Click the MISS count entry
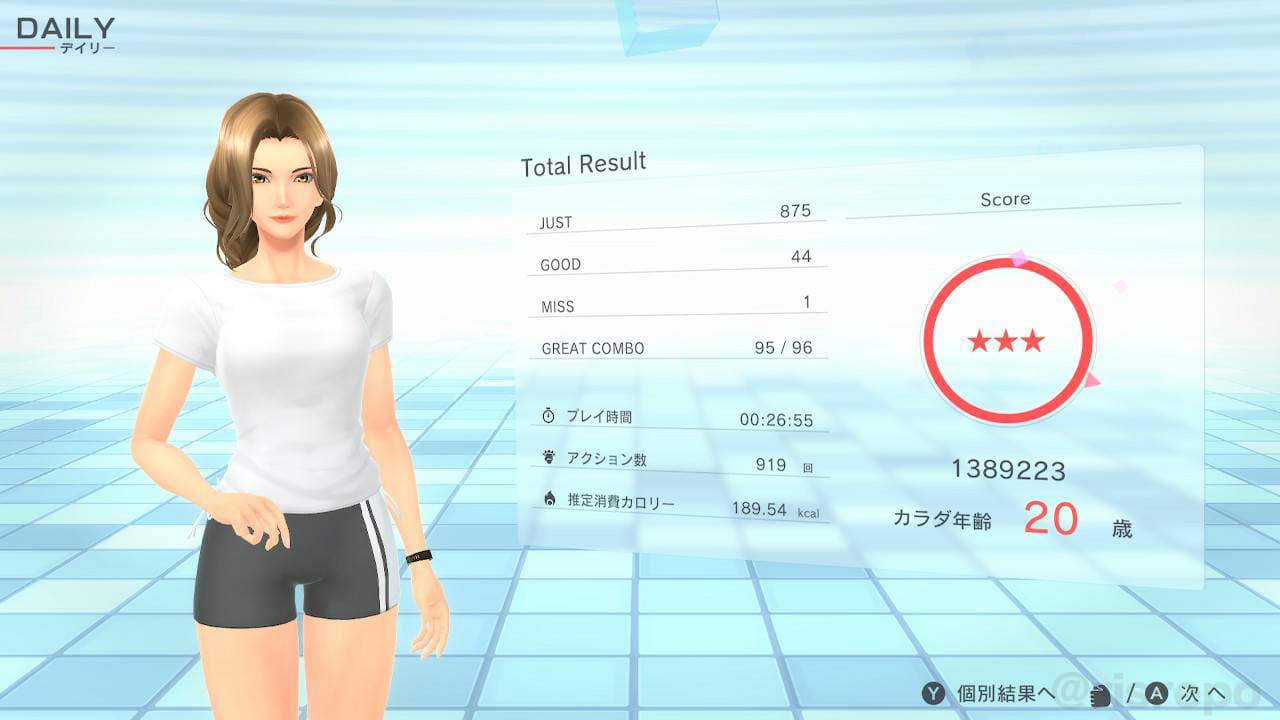This screenshot has width=1280, height=720. (x=678, y=301)
